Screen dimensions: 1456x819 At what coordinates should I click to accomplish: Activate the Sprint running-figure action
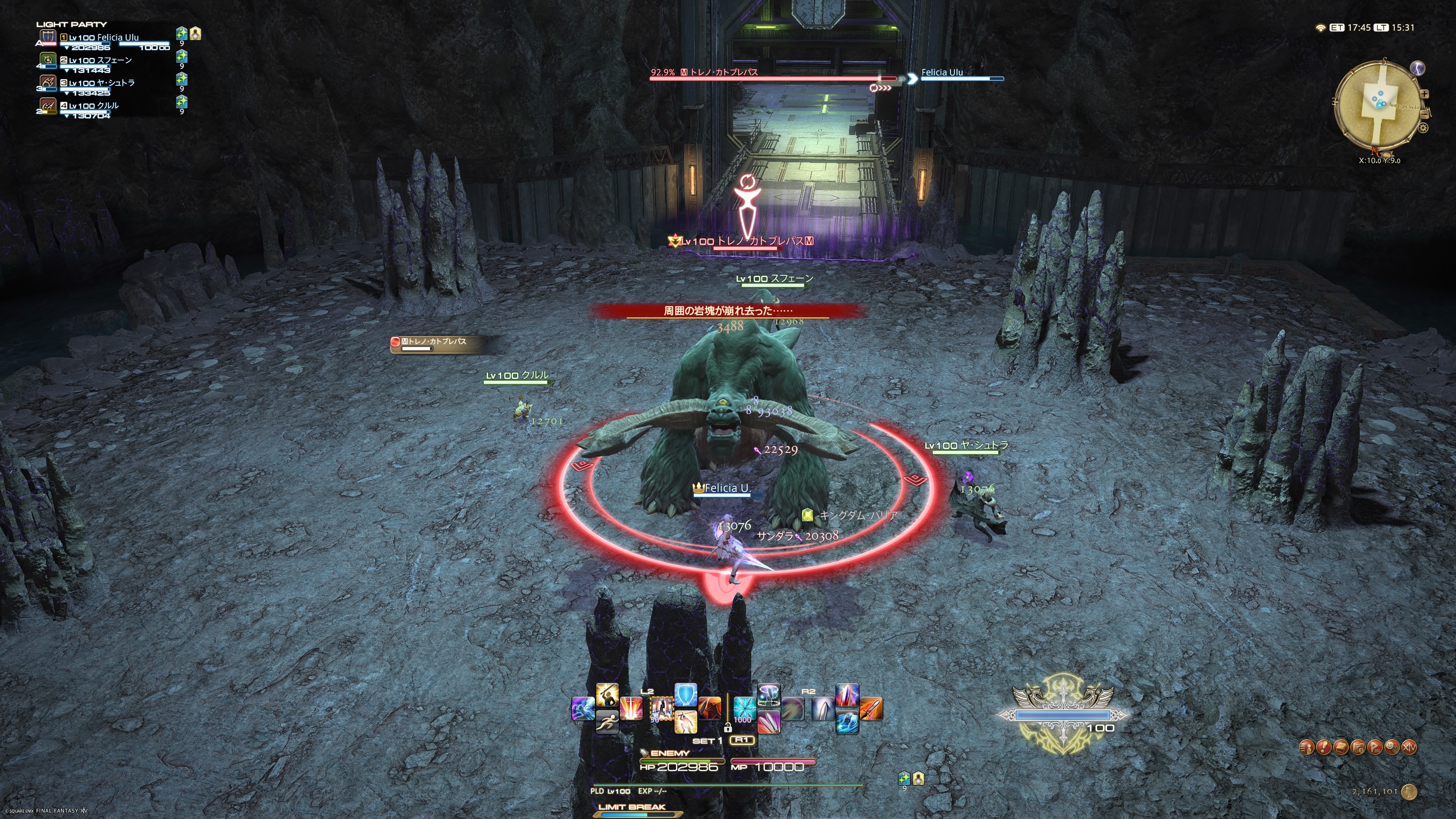pyautogui.click(x=607, y=722)
